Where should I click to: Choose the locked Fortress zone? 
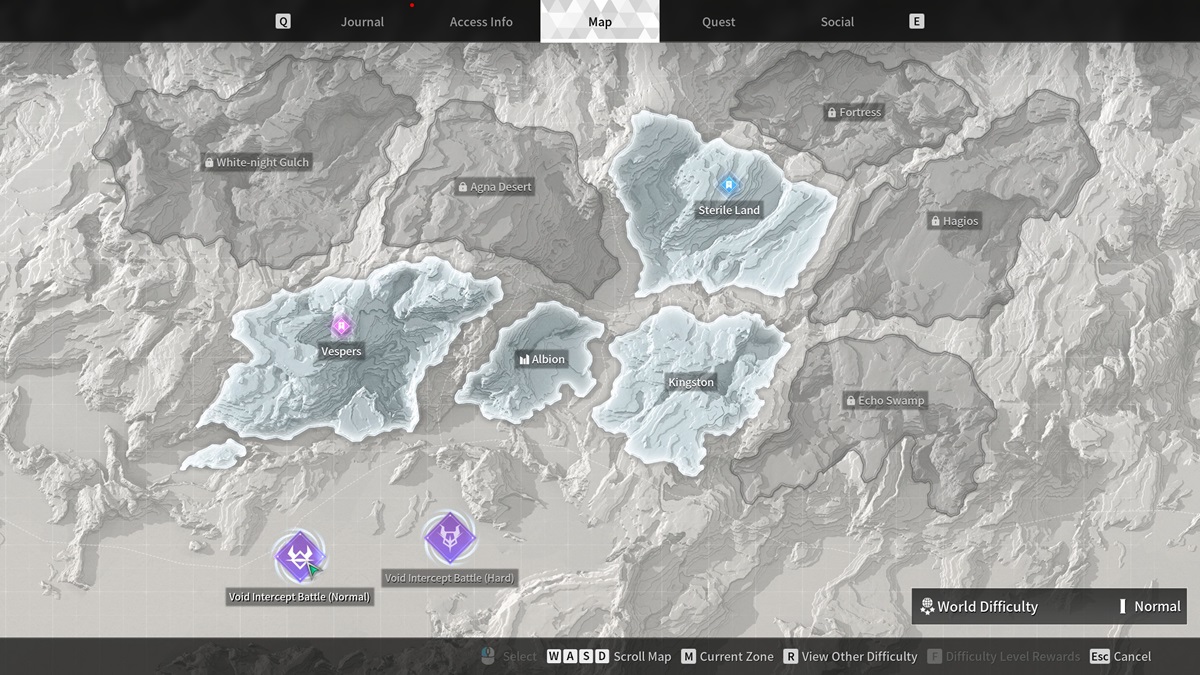pos(853,113)
